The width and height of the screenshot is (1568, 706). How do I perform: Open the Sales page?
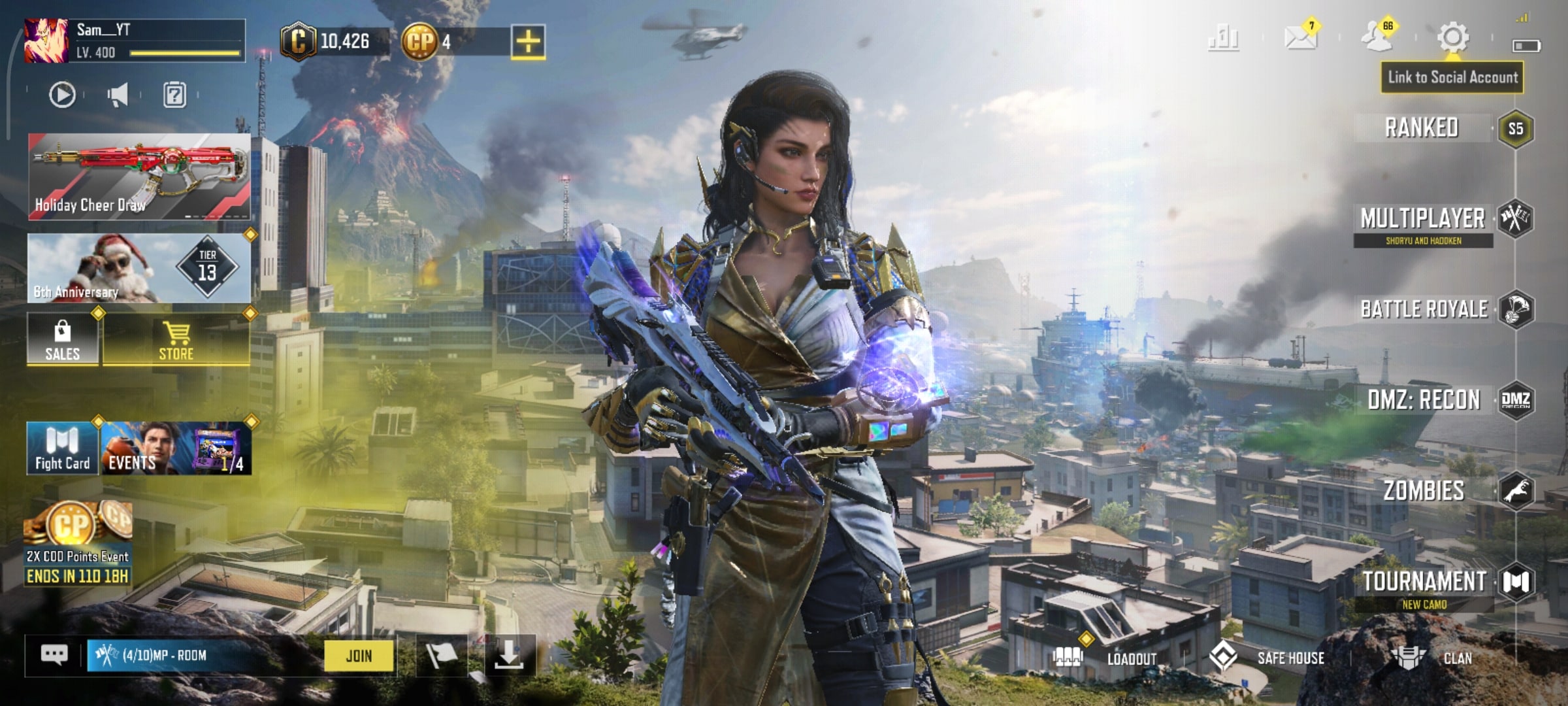click(63, 340)
